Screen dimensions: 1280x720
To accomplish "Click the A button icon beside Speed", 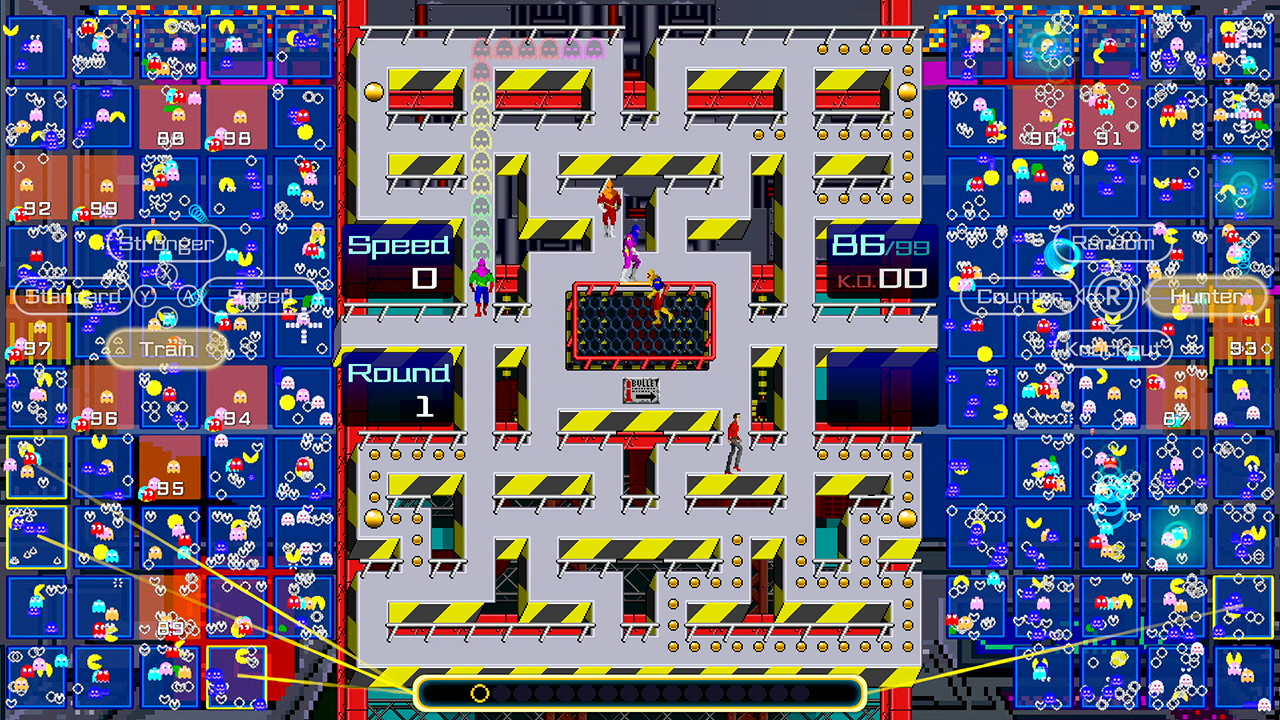I will [187, 296].
